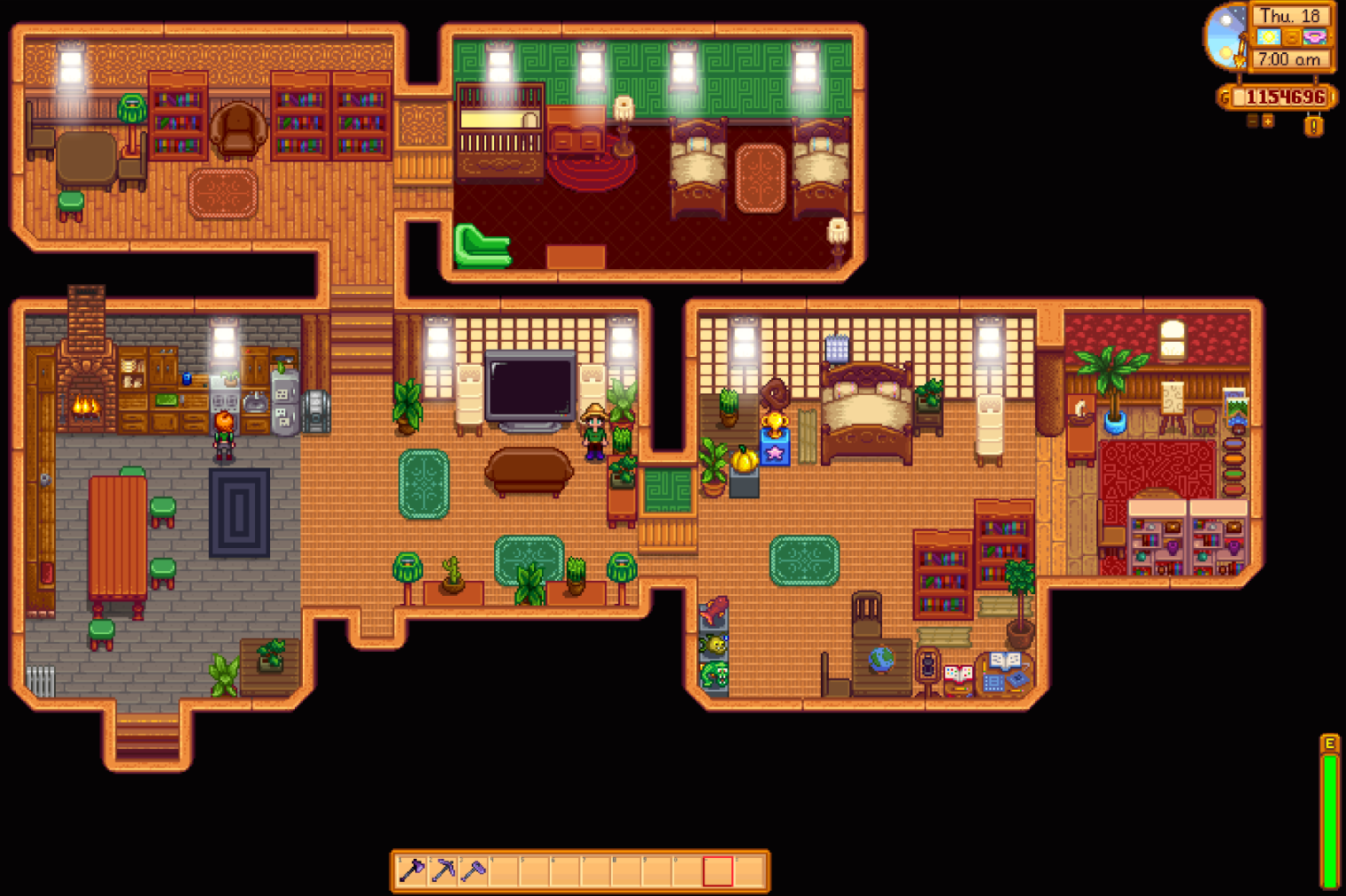1346x896 pixels.
Task: Click the day-night dial on the clock HUD
Action: pyautogui.click(x=1226, y=35)
